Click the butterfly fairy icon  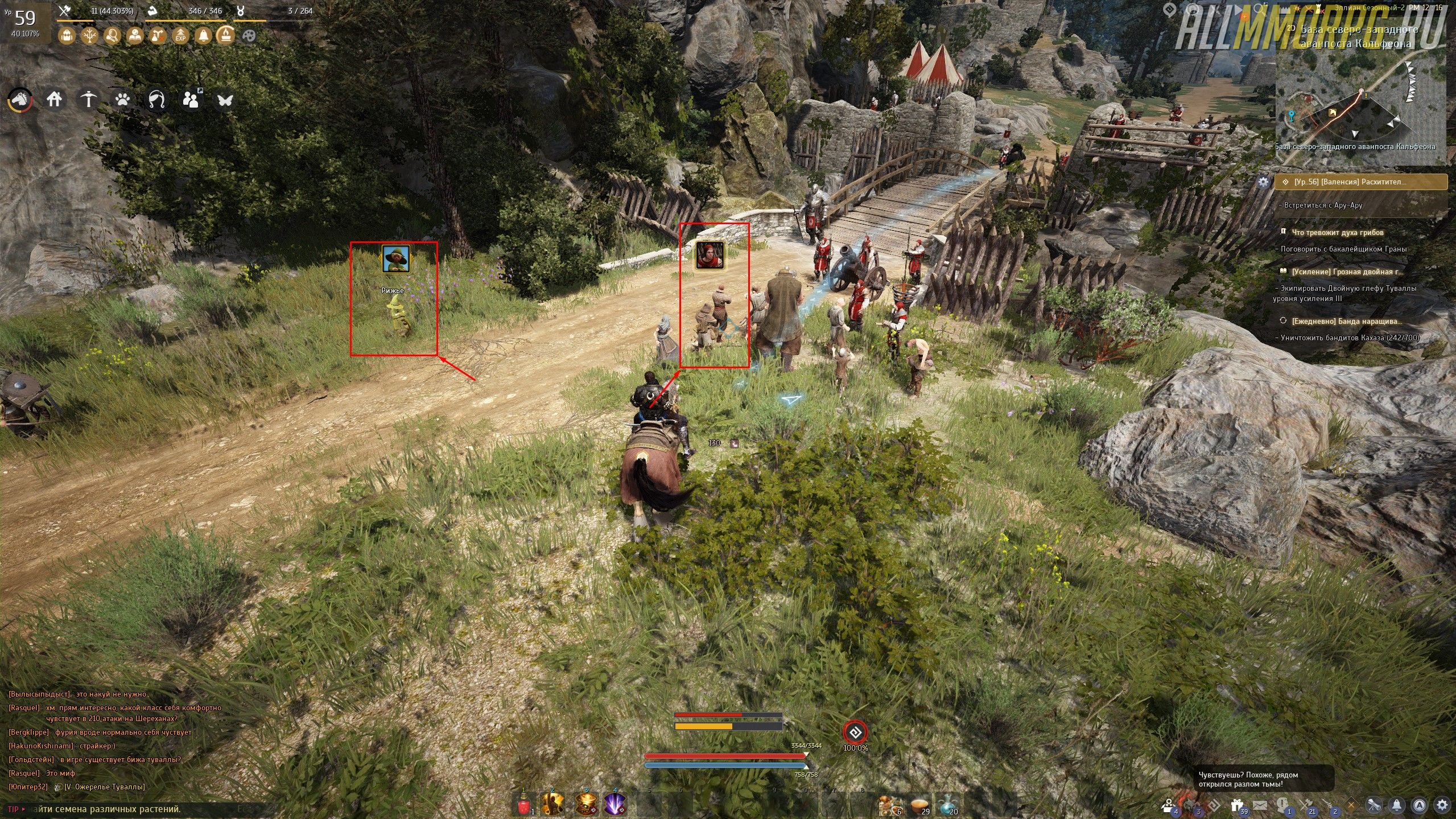pyautogui.click(x=225, y=100)
